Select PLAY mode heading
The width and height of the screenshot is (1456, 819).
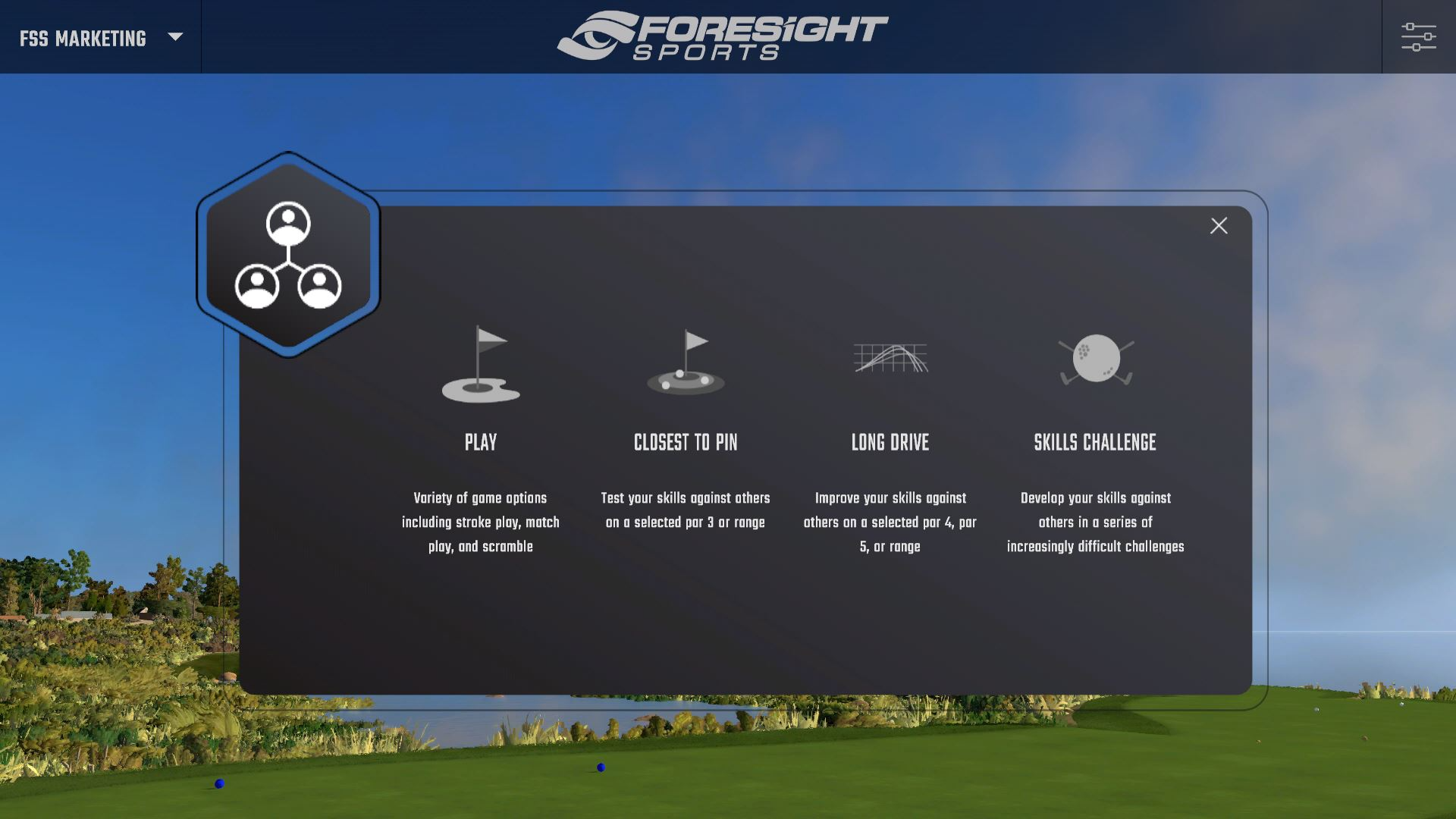click(x=480, y=442)
